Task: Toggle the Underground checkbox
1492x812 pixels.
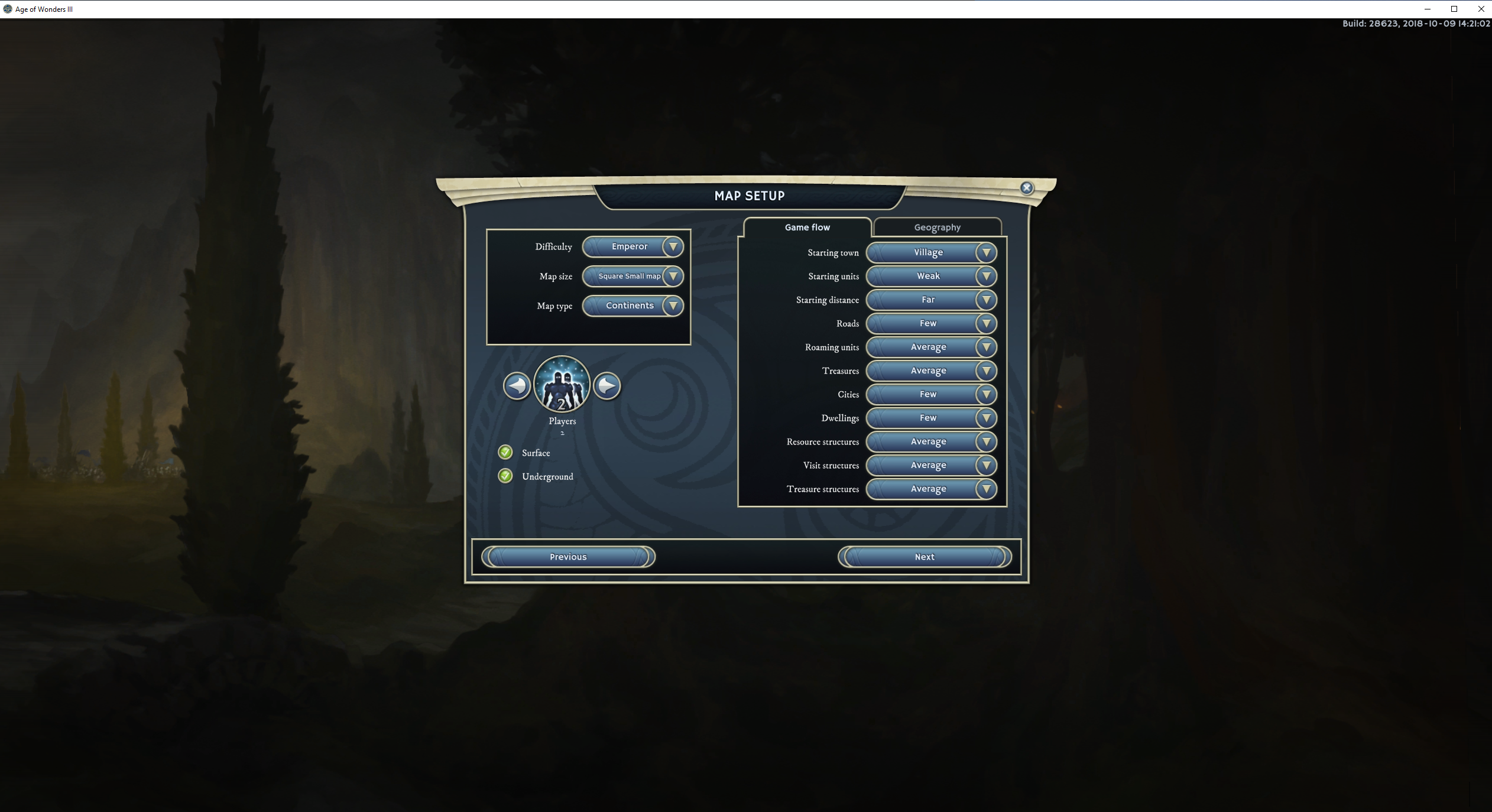Action: click(505, 476)
